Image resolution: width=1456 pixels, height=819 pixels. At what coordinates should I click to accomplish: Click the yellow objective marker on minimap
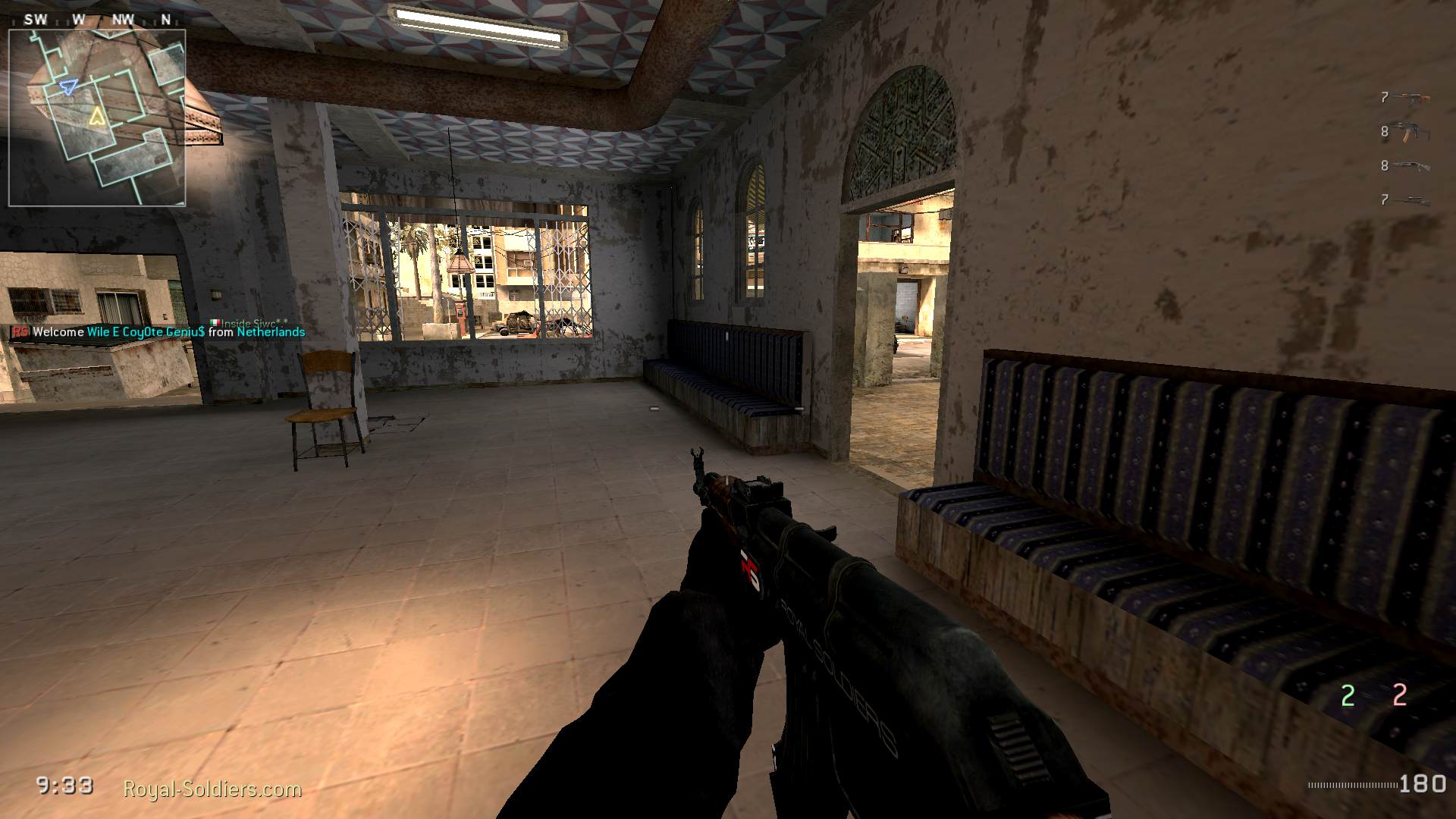pos(98,118)
